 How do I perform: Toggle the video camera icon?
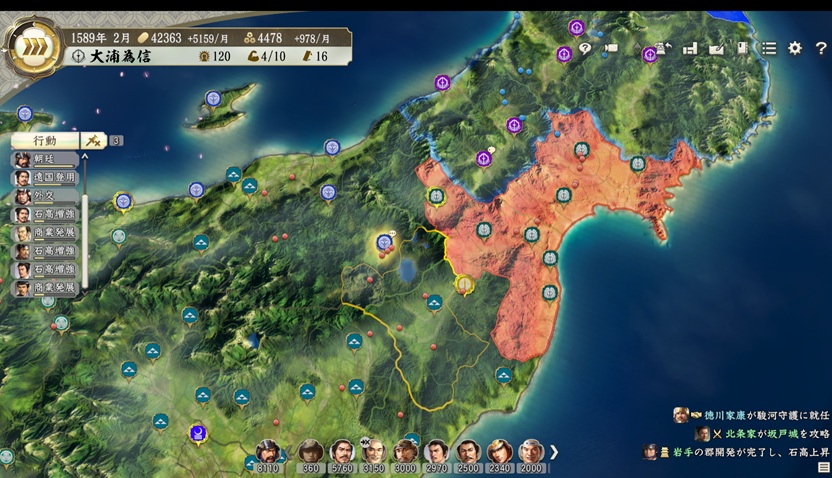click(611, 48)
